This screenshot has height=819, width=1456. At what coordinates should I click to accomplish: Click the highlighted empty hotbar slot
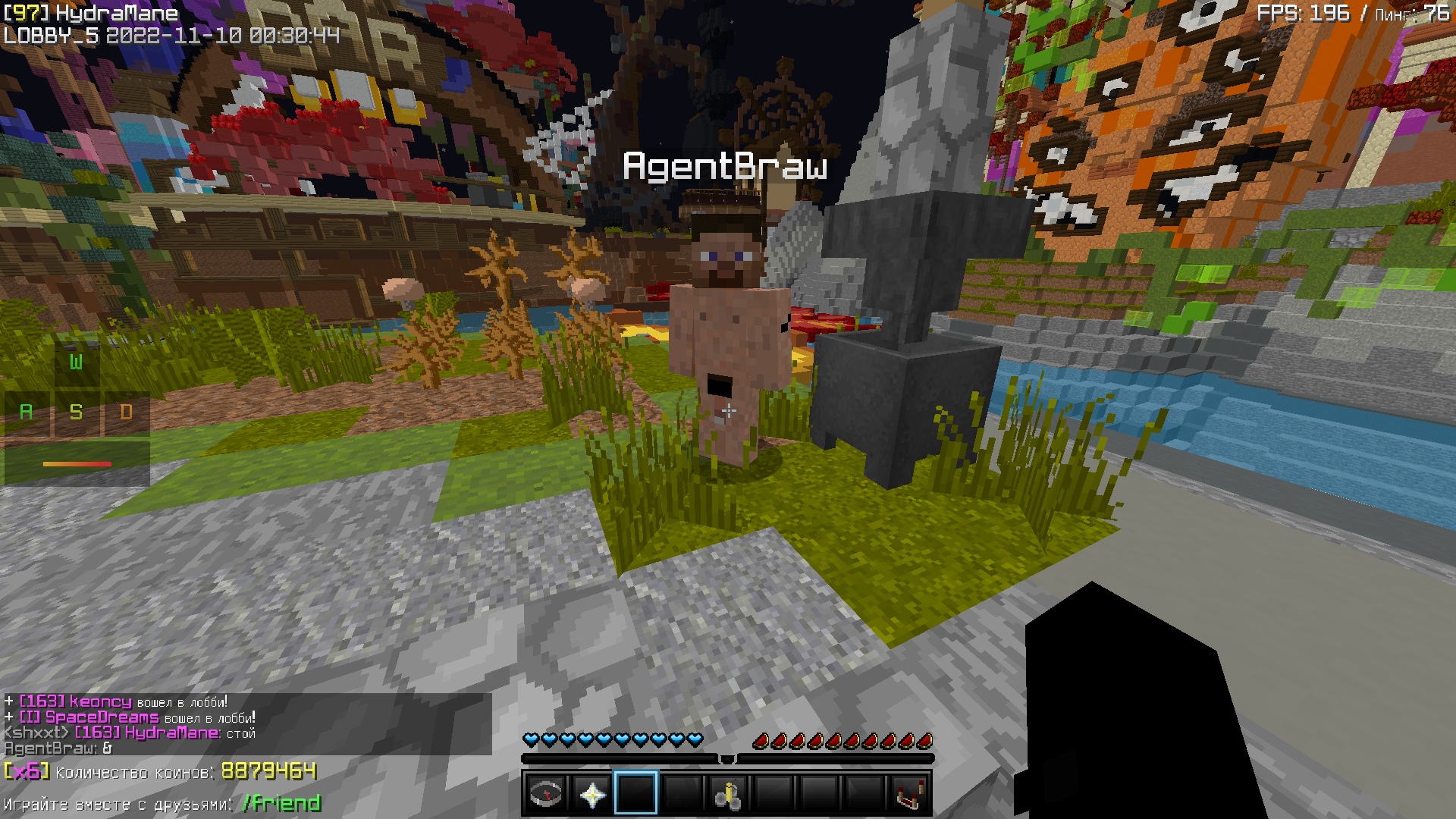636,794
